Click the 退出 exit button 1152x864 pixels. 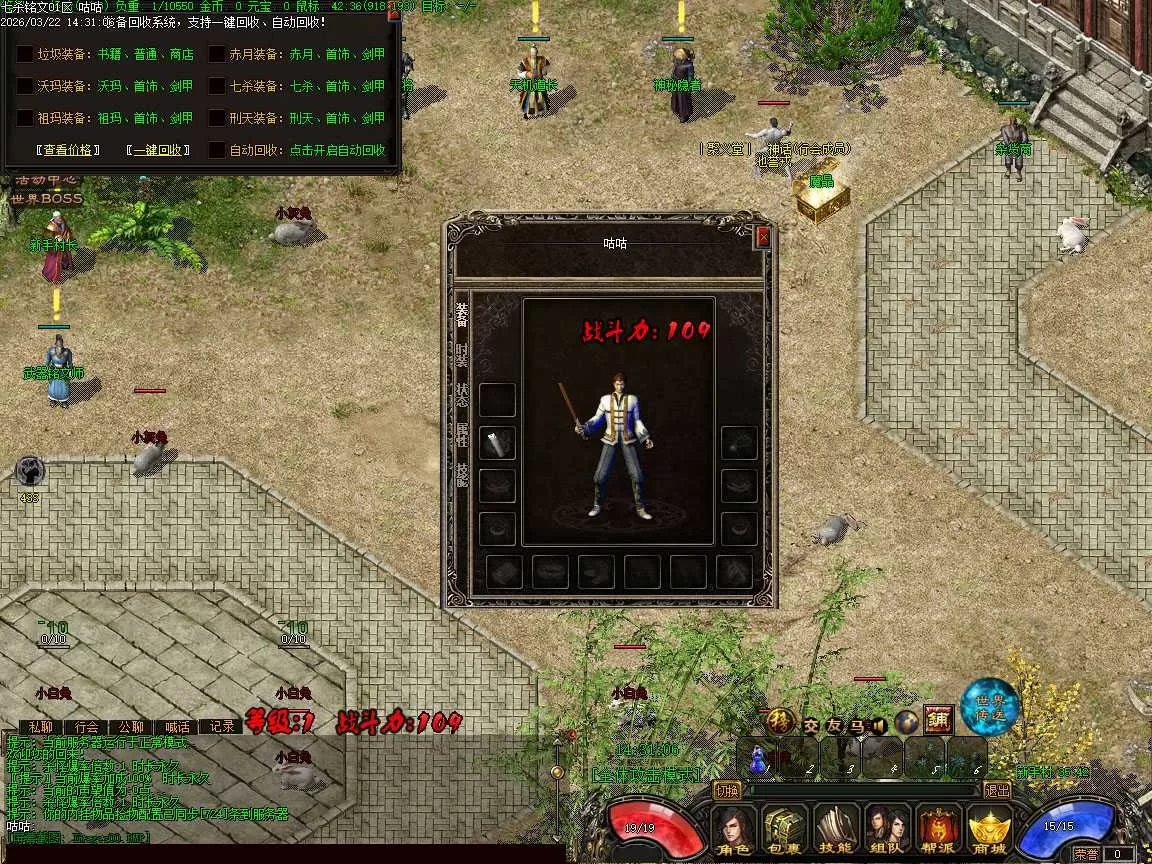click(x=997, y=790)
